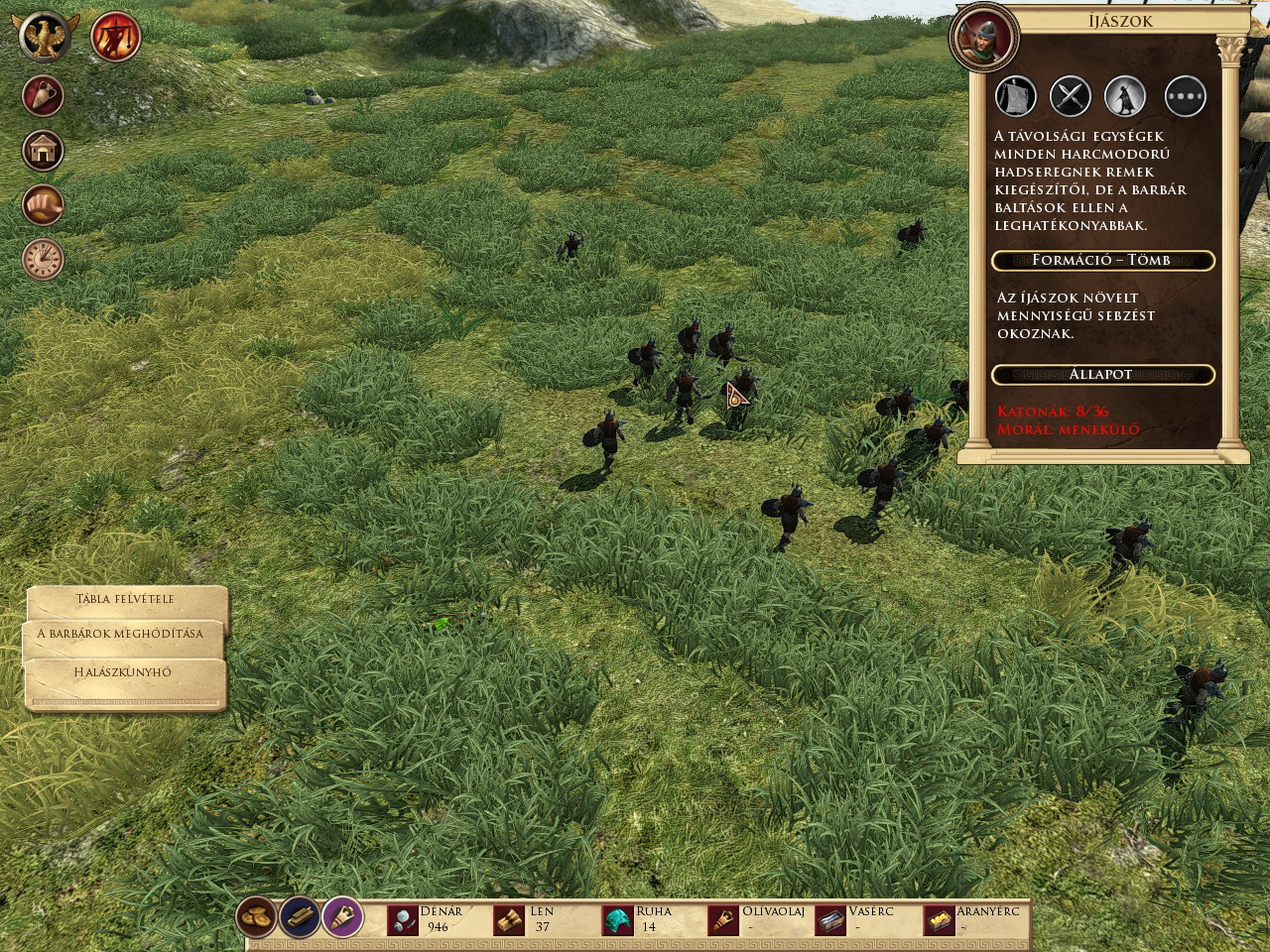Open the A barbárok meghódítása objective

(120, 634)
